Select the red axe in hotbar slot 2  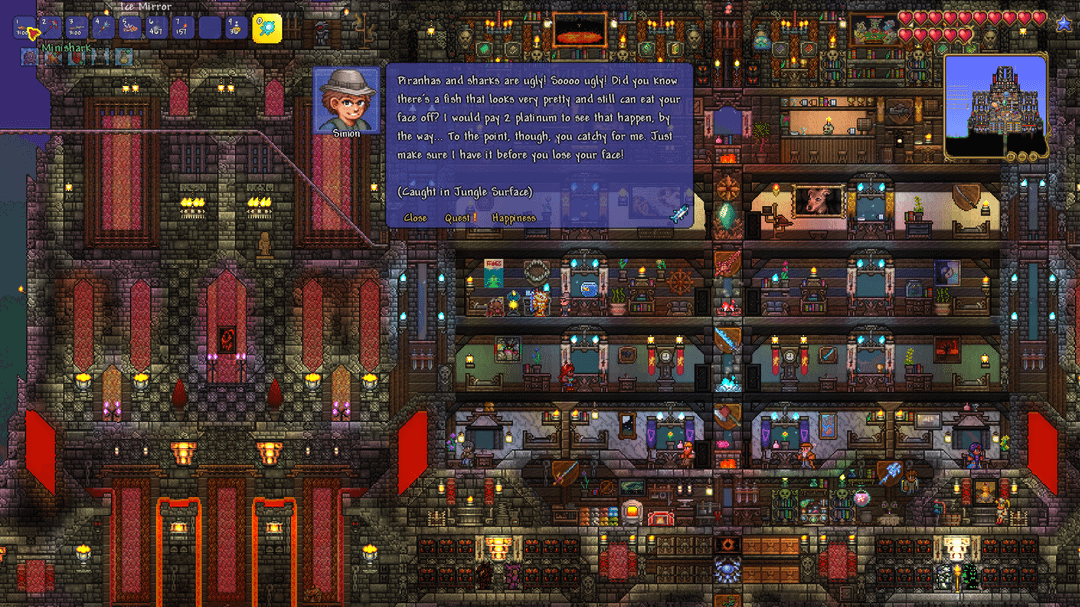pos(51,27)
